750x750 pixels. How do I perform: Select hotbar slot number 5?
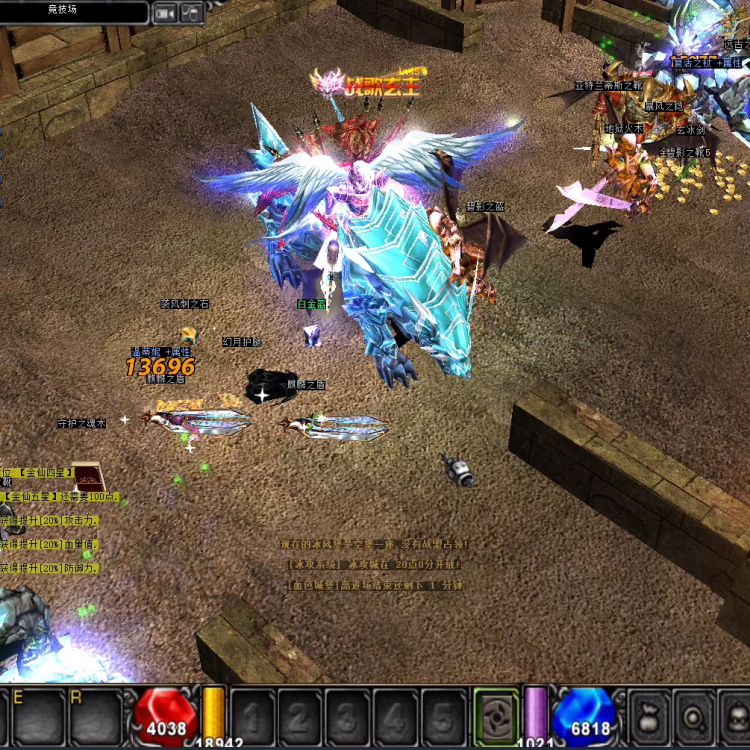pyautogui.click(x=442, y=716)
